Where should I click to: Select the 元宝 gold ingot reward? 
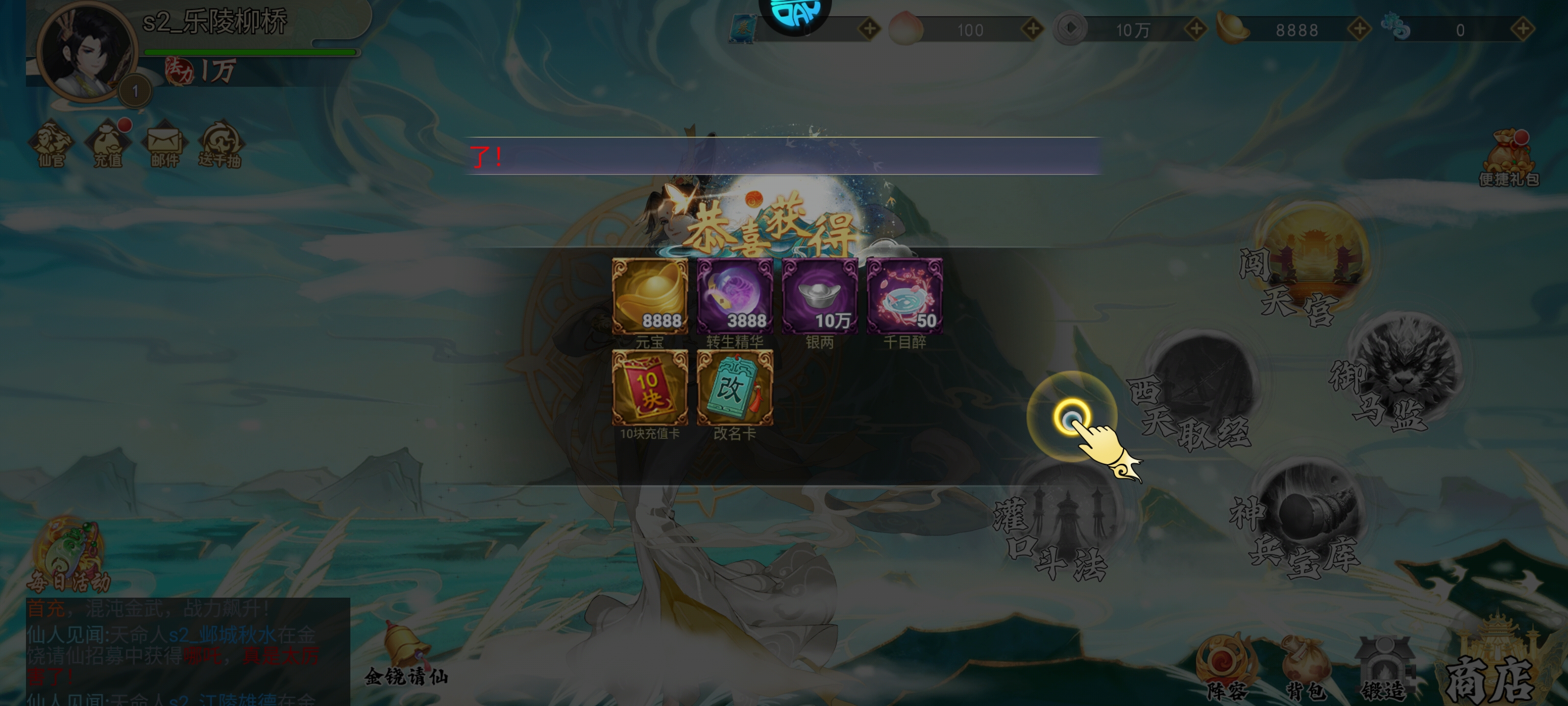649,296
